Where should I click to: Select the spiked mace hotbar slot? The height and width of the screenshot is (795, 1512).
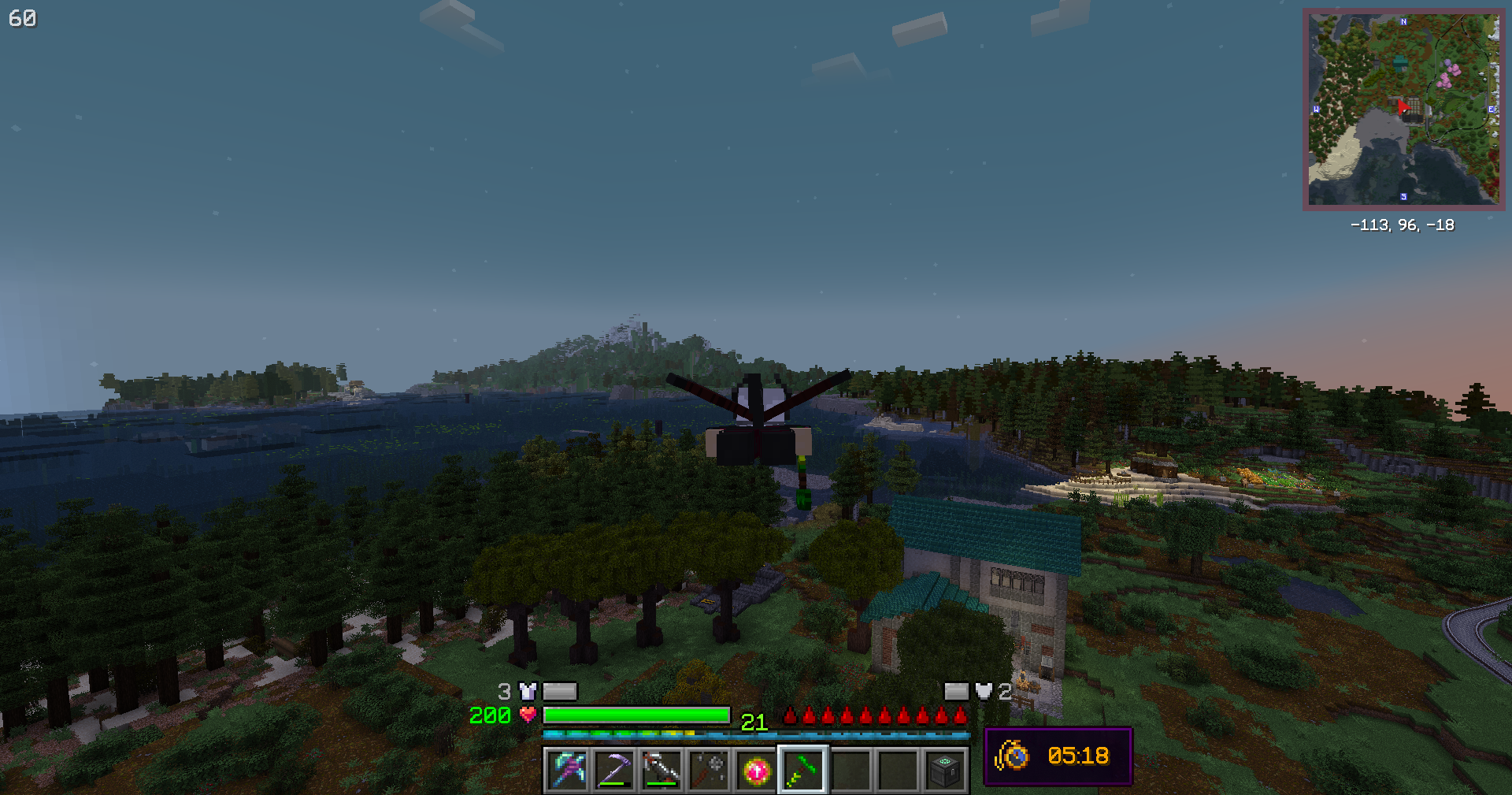(x=709, y=770)
